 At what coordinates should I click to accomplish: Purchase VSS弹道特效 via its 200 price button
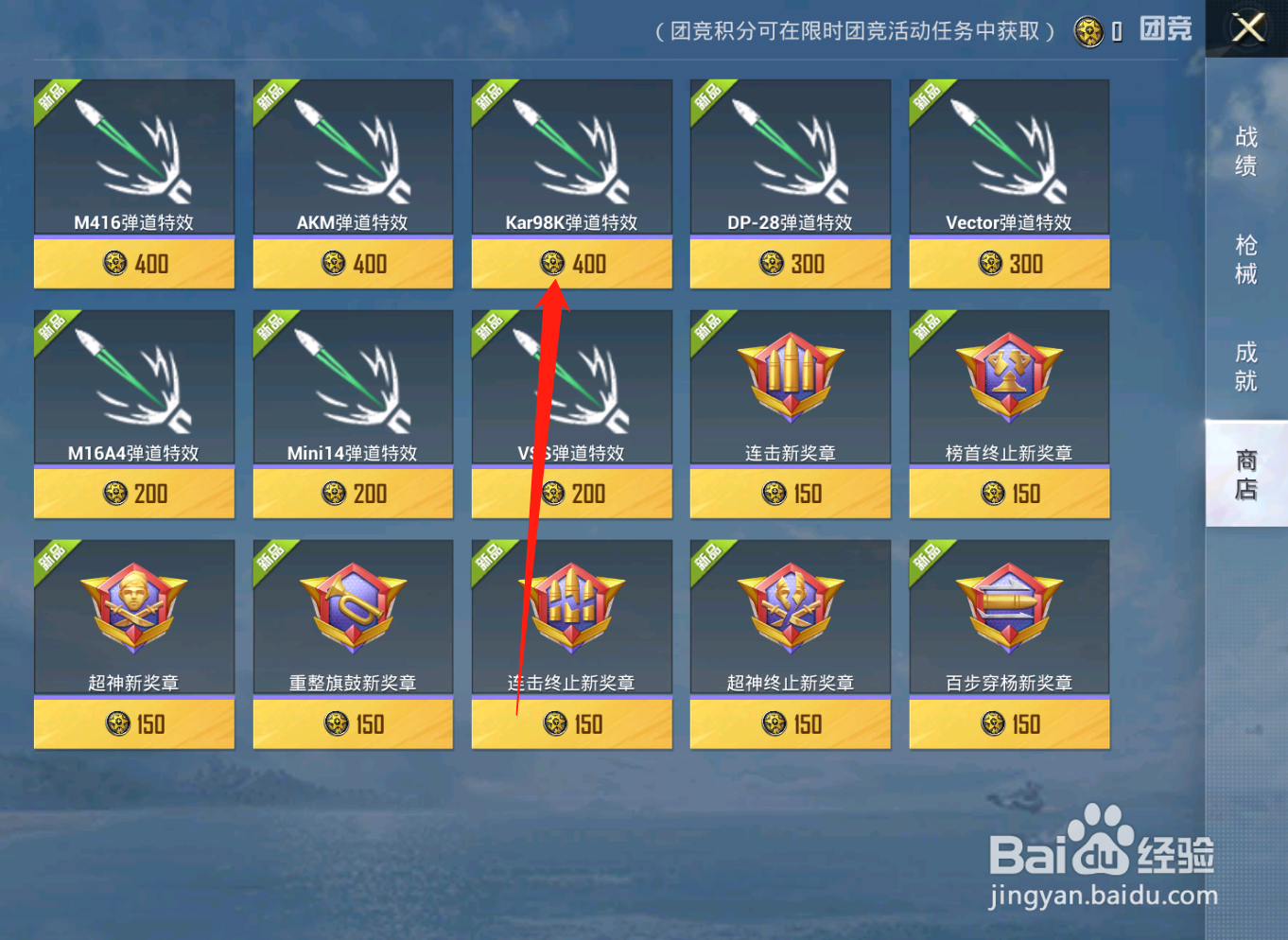pos(571,493)
